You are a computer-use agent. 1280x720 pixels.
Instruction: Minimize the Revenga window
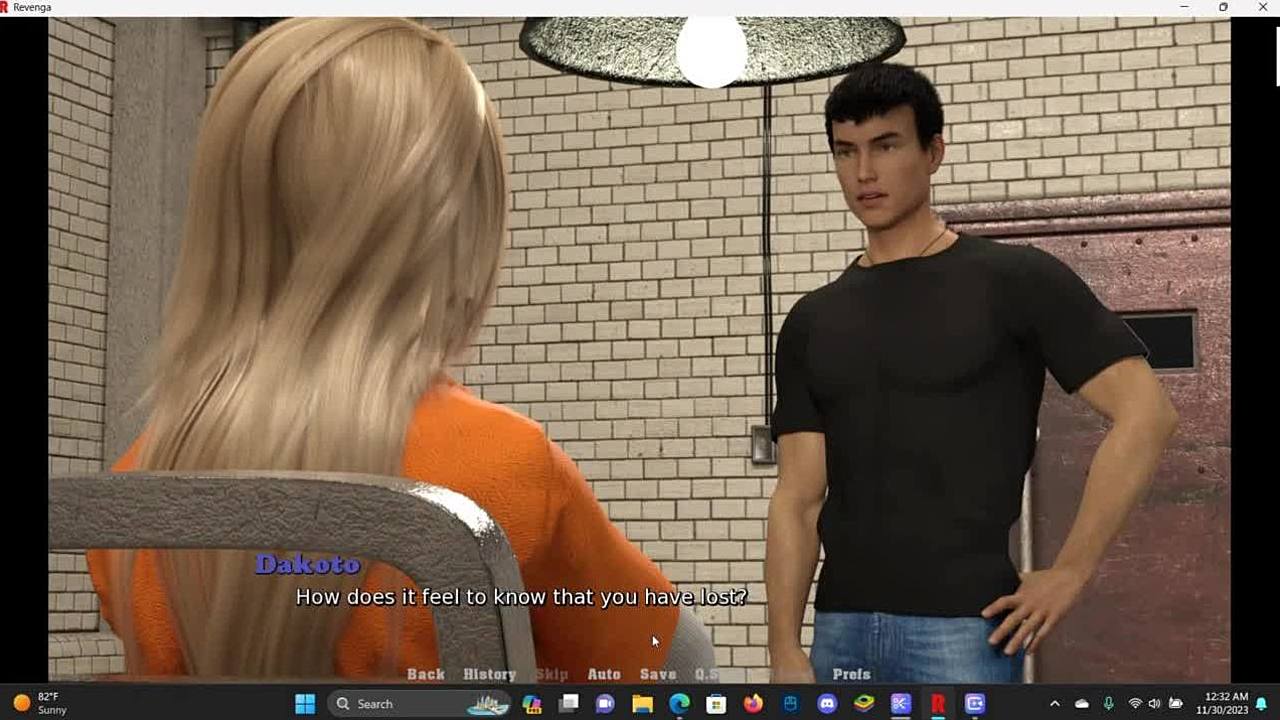click(1184, 7)
